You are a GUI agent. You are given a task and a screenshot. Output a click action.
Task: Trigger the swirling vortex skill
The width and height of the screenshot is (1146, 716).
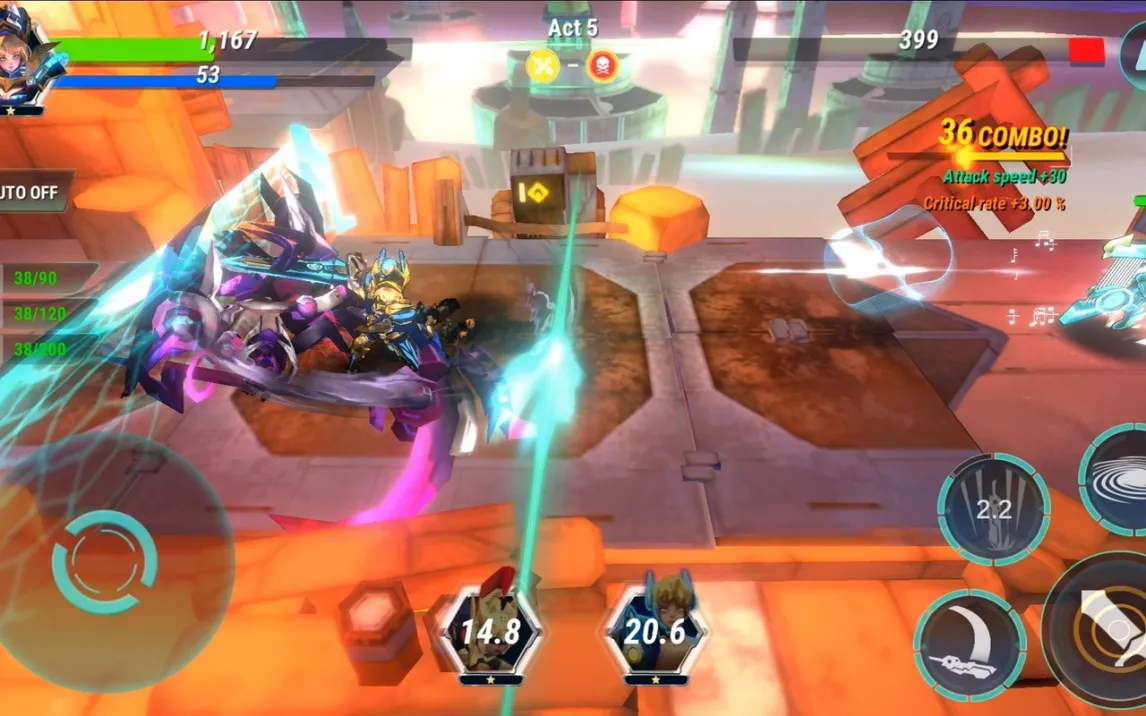coord(1122,478)
